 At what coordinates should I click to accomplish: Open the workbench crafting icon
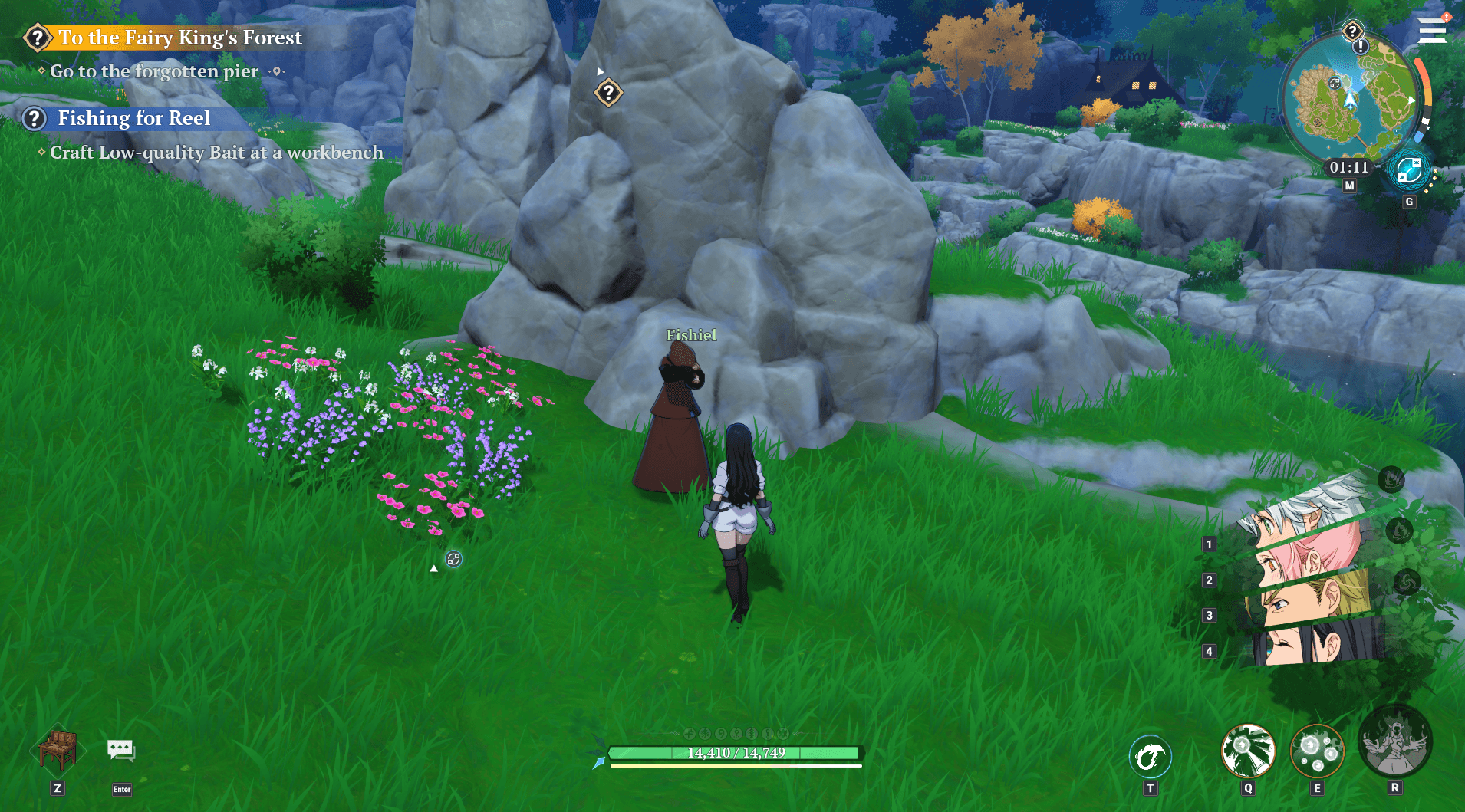[58, 749]
